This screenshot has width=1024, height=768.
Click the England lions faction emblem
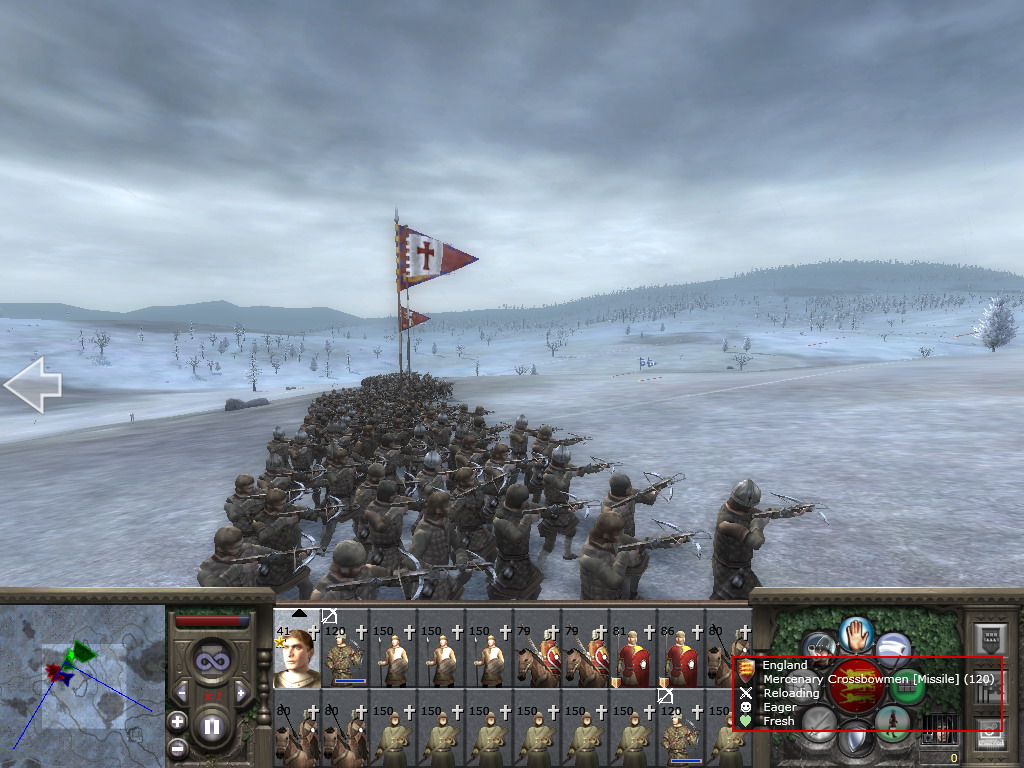pyautogui.click(x=856, y=686)
